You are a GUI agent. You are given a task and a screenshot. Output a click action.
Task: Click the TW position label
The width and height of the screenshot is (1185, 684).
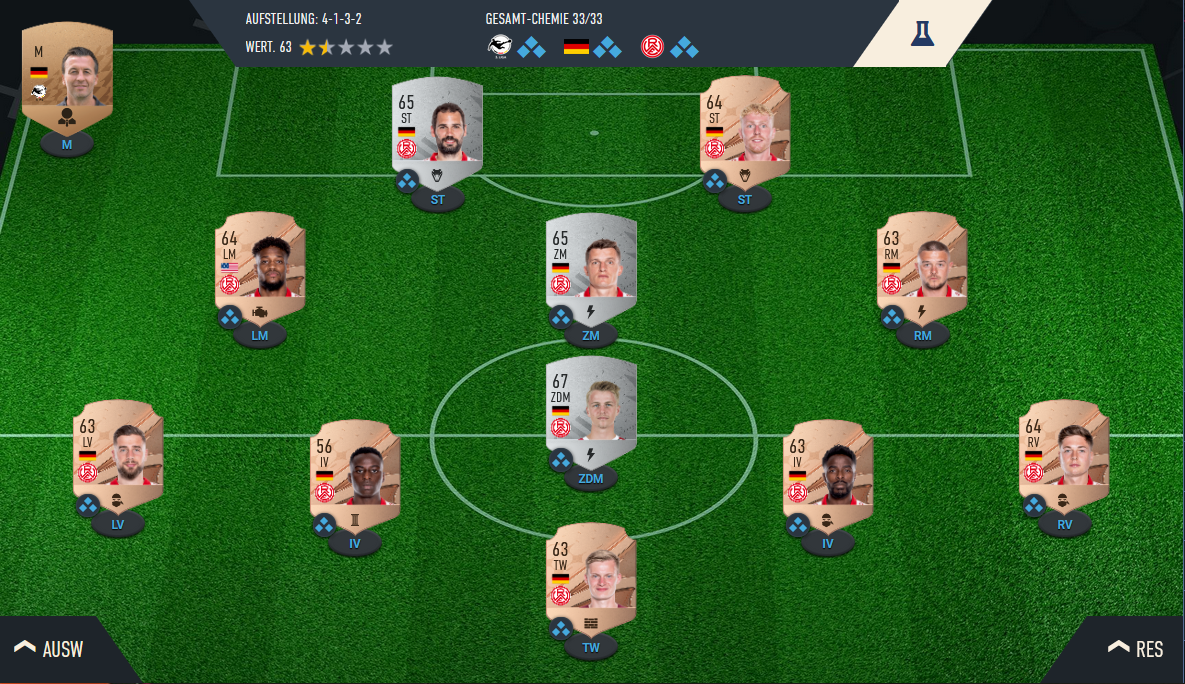pos(591,648)
